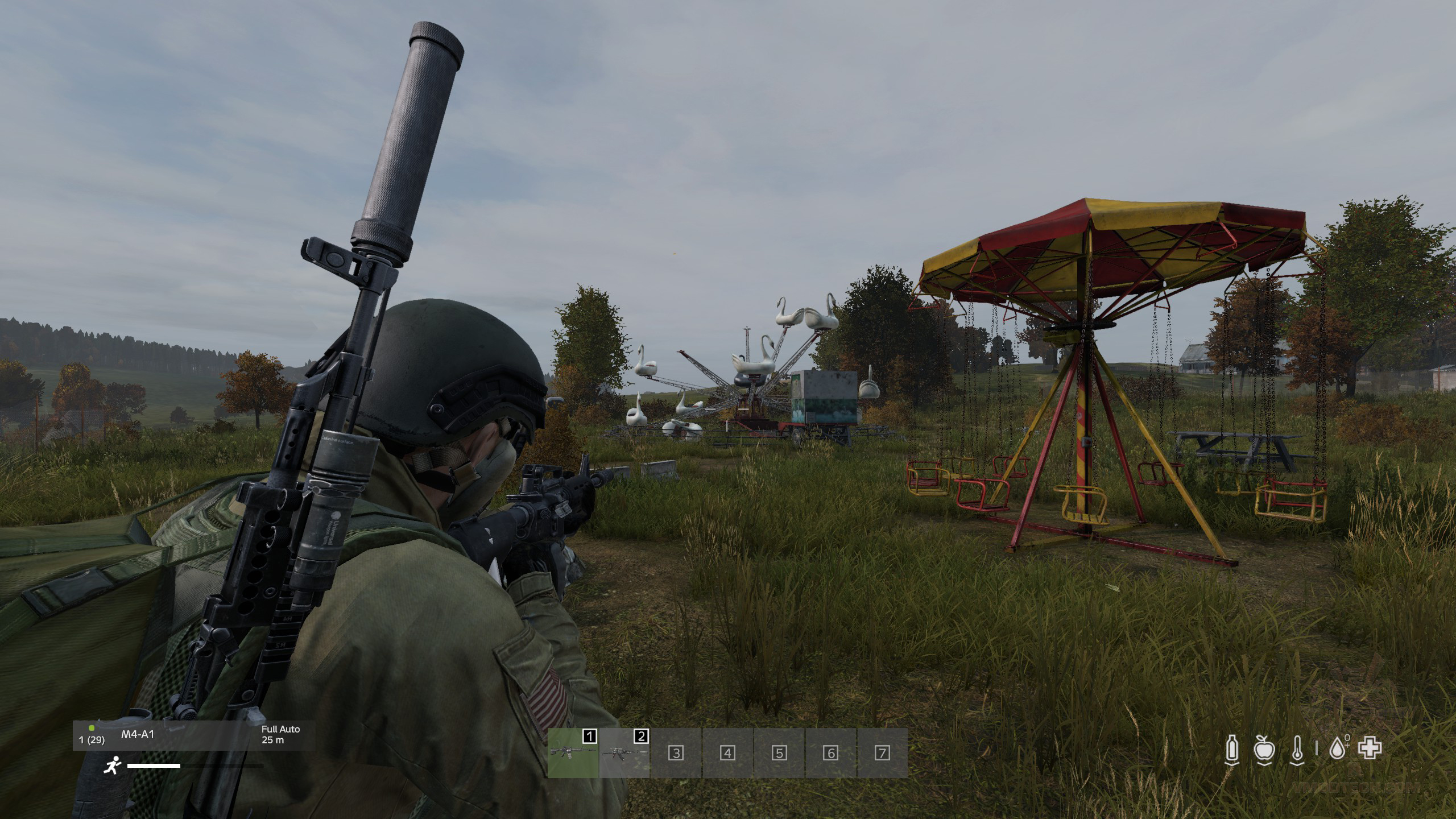The image size is (1456, 819).
Task: Switch to the AK rifle in hotbar slot 2
Action: [x=624, y=752]
